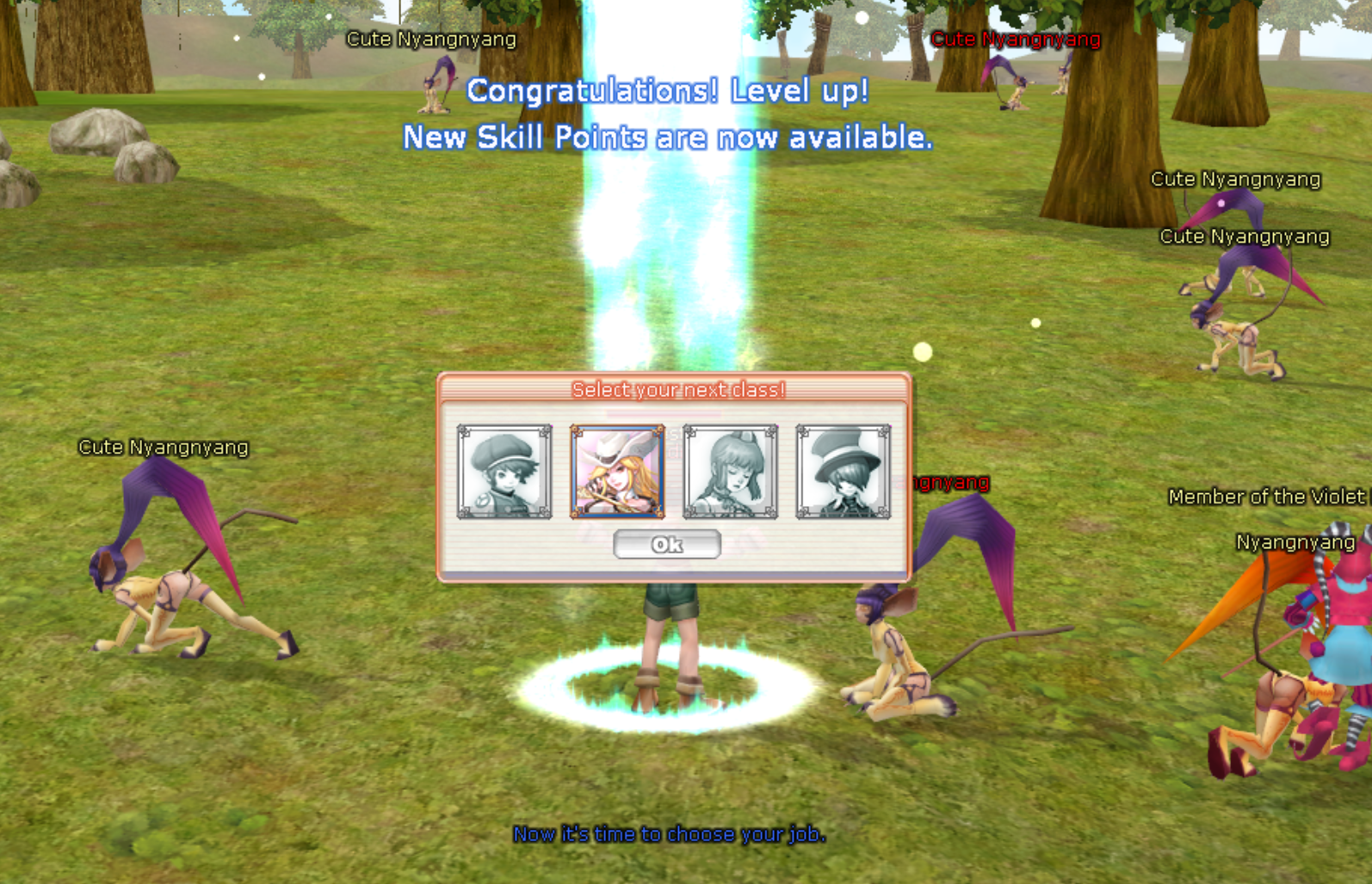
Task: Select the top hat character class portrait
Action: tap(843, 472)
